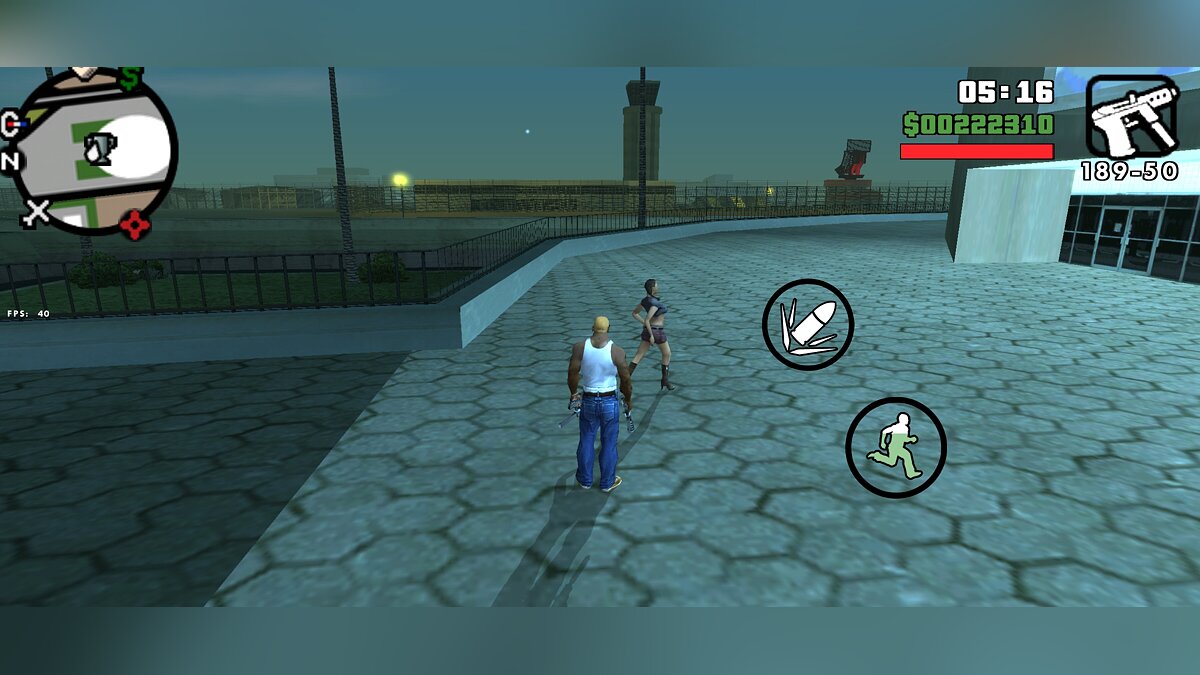Viewport: 1200px width, 675px height.
Task: Switch weapon using the submachine gun icon
Action: click(x=1133, y=117)
